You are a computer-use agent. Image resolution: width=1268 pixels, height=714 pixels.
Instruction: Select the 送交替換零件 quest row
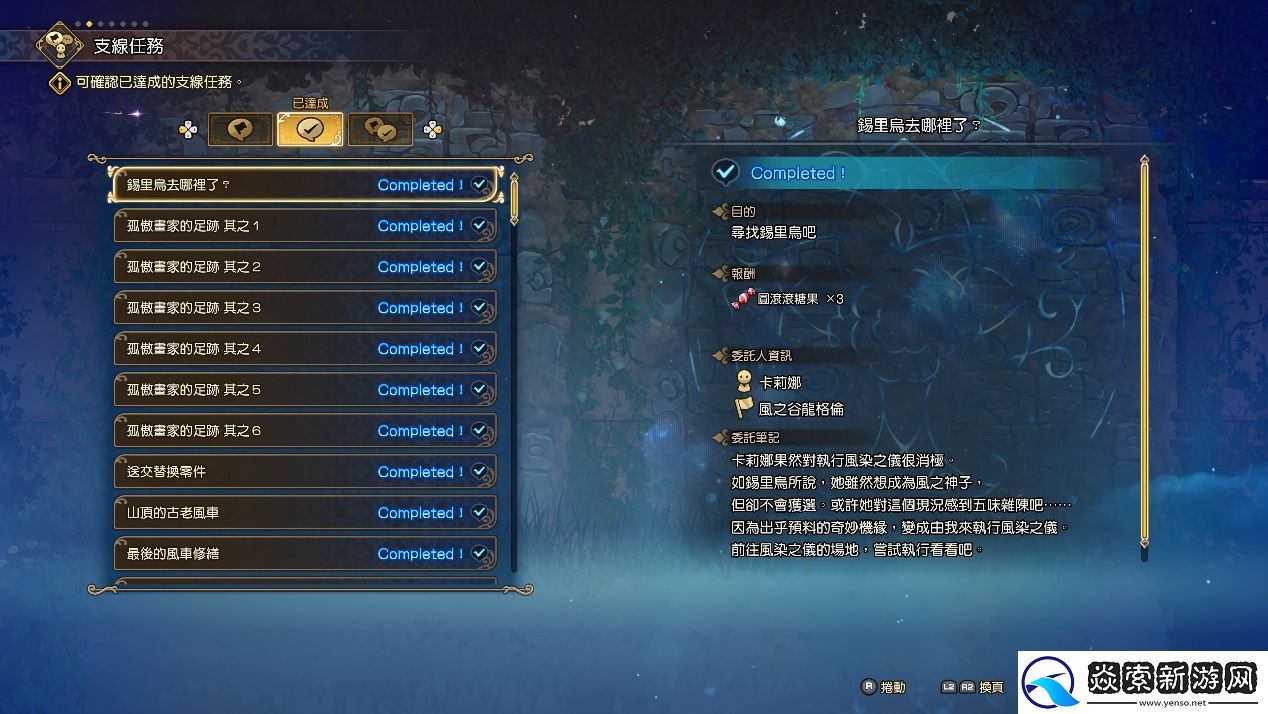[x=305, y=472]
